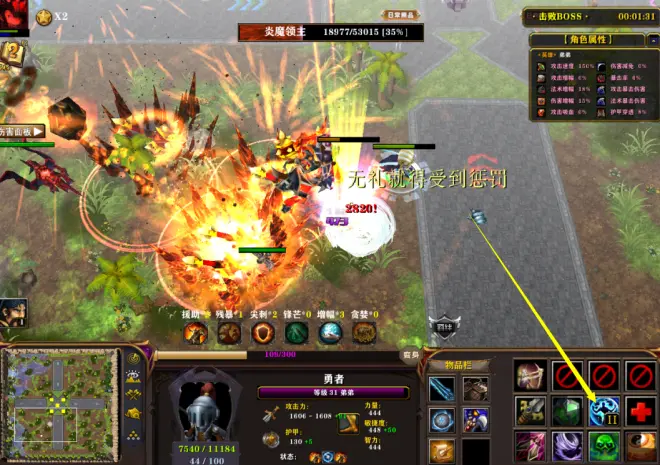Open the 伤害面板 damage panel
Image resolution: width=660 pixels, height=465 pixels.
pyautogui.click(x=22, y=131)
